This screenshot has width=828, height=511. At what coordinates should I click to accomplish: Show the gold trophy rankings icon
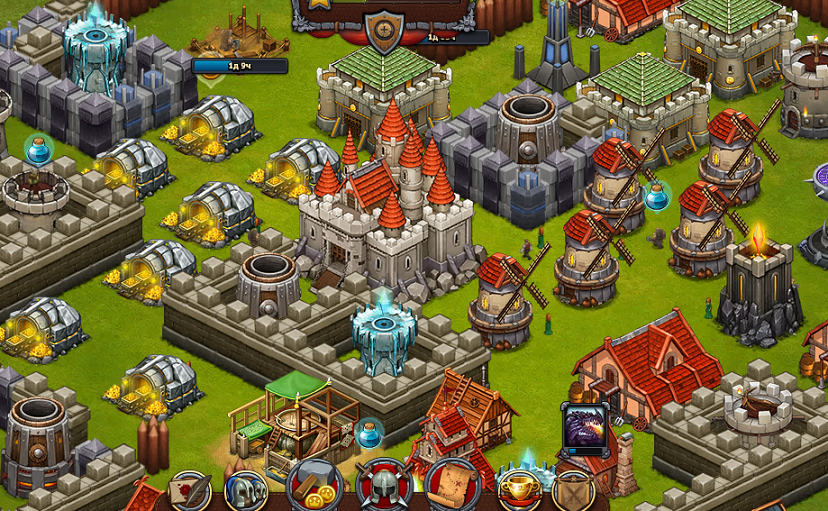point(519,490)
